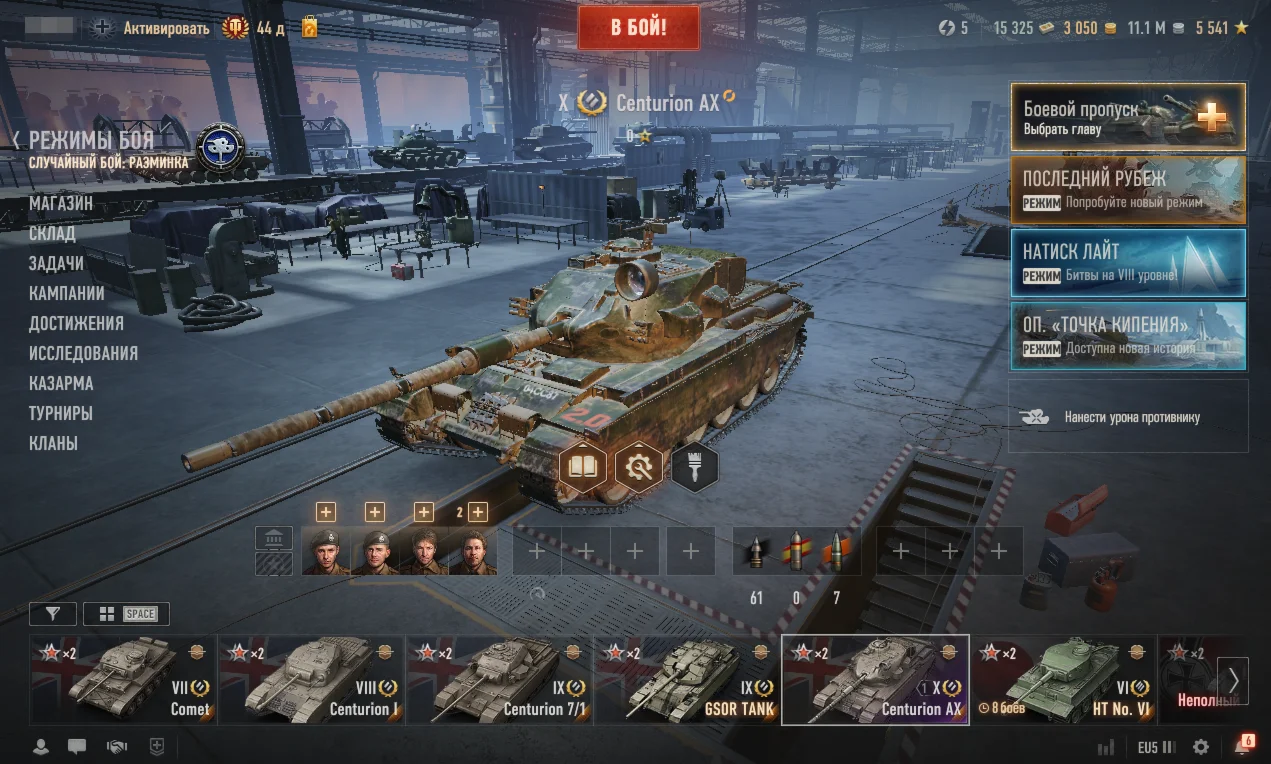Choose the HT No. VI tank card
The height and width of the screenshot is (764, 1271).
[1063, 680]
